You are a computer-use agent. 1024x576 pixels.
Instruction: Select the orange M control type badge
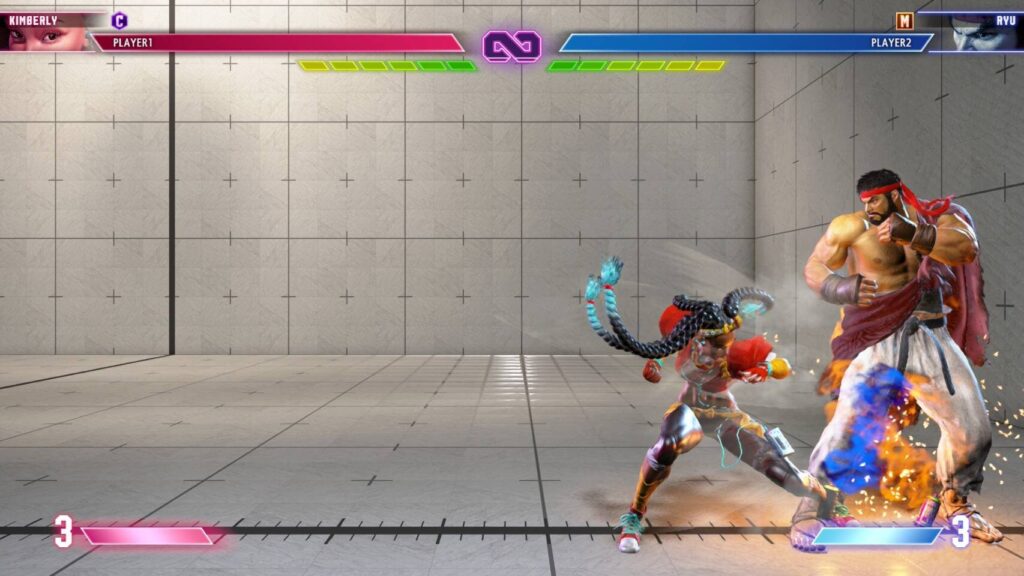904,20
